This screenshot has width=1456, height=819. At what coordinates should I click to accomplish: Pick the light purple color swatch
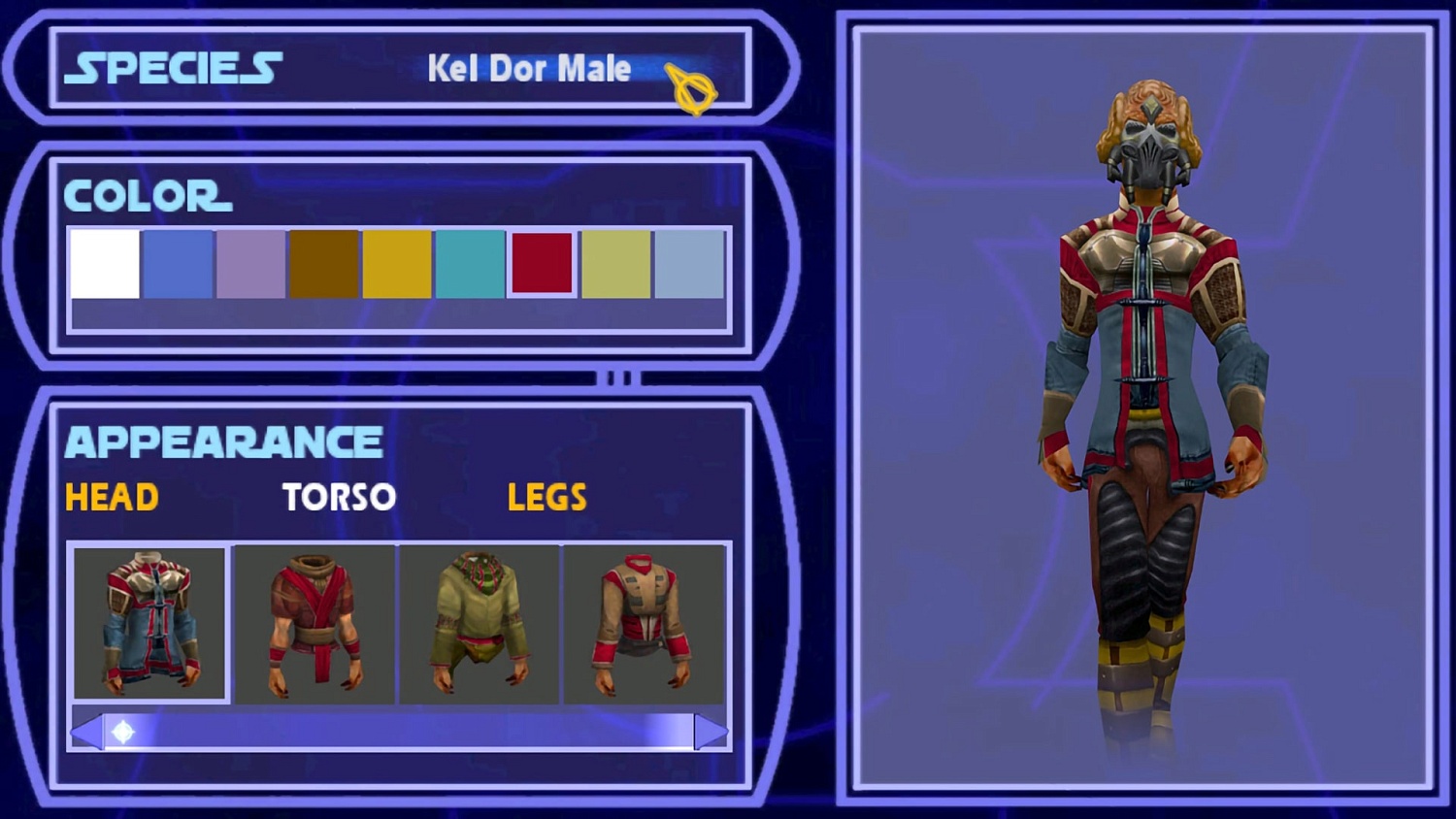pyautogui.click(x=249, y=262)
